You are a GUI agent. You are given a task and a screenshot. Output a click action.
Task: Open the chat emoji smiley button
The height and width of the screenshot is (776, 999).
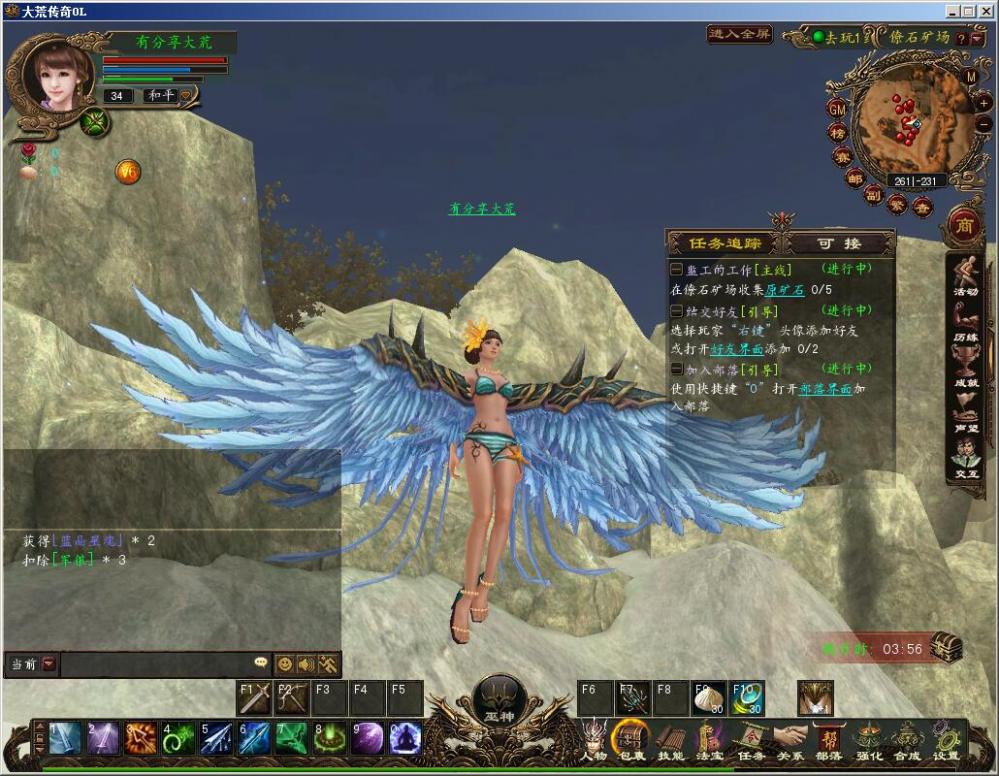coord(285,664)
